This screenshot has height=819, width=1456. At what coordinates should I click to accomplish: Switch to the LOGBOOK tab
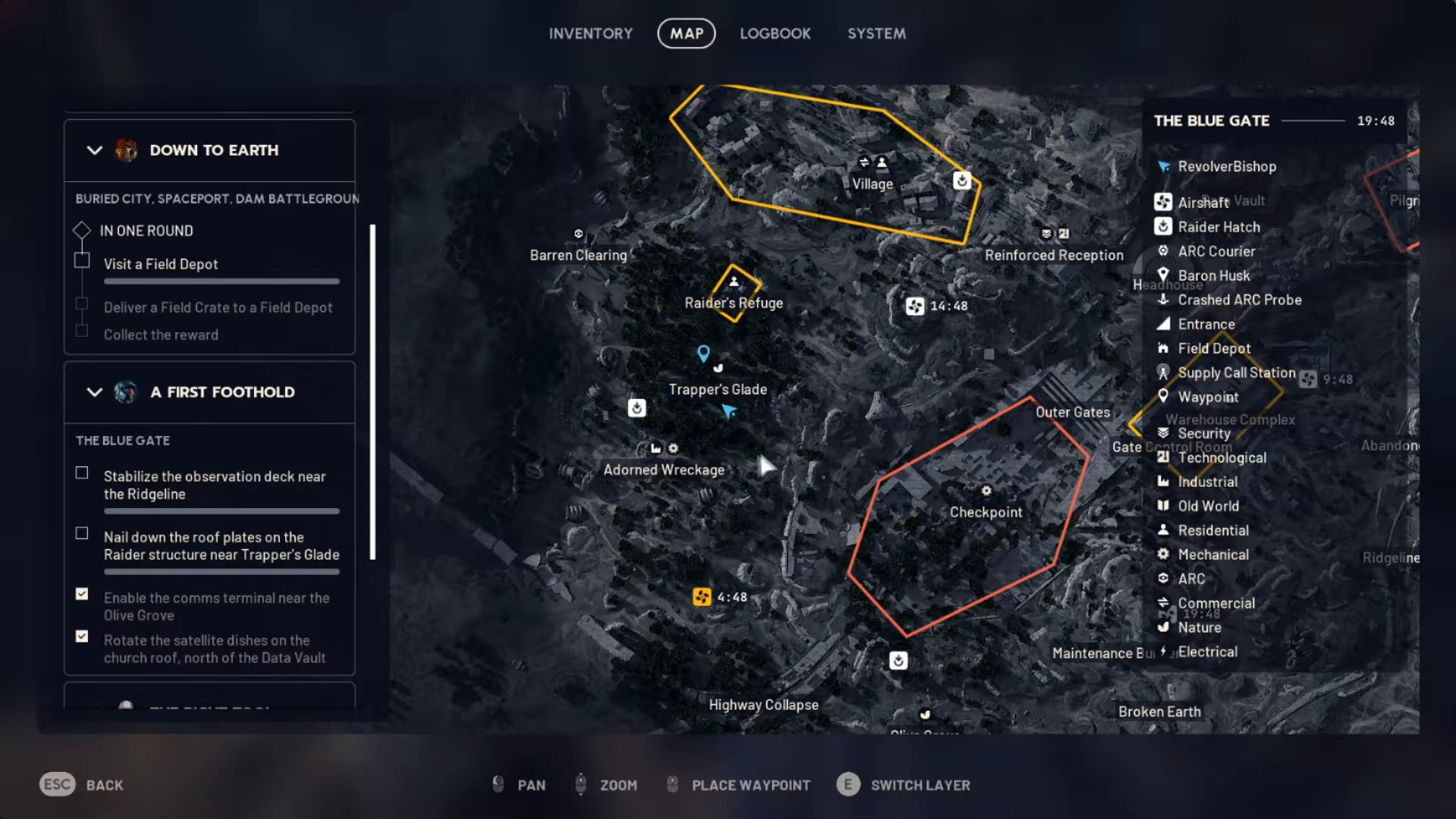(775, 33)
